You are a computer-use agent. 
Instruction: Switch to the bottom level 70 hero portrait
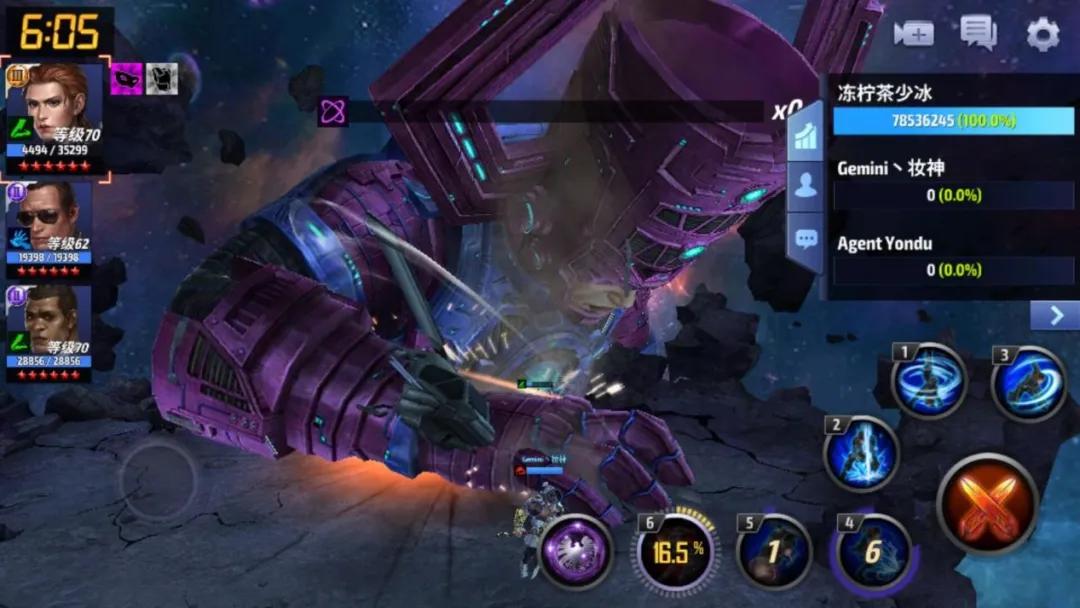50,332
